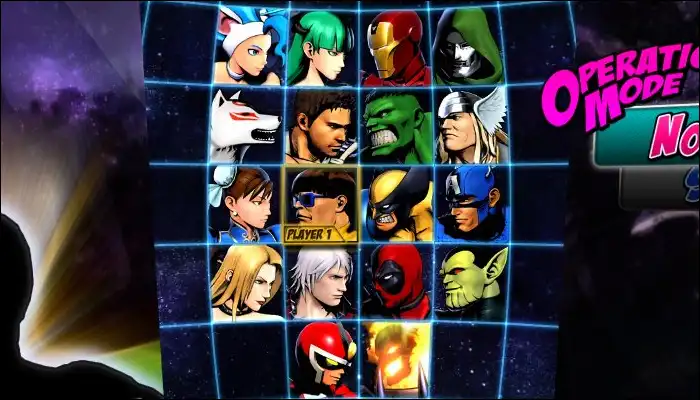Choose the Wolverine portrait
700x400 pixels.
pos(396,204)
